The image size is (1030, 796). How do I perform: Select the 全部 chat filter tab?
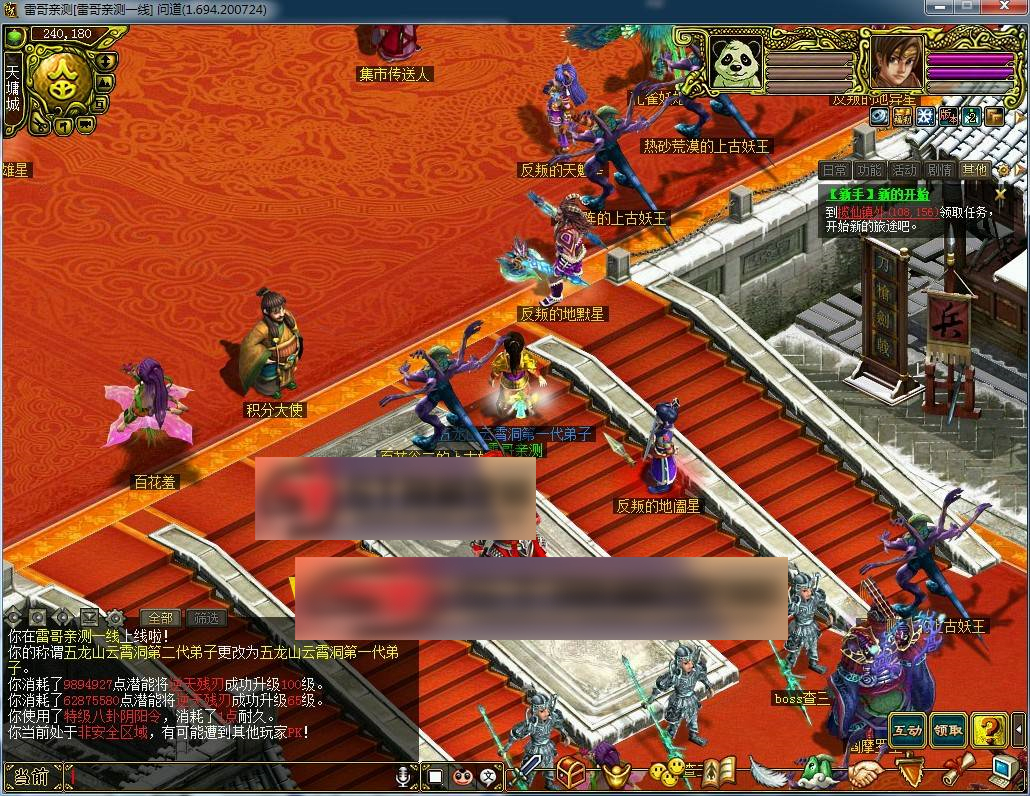(160, 618)
